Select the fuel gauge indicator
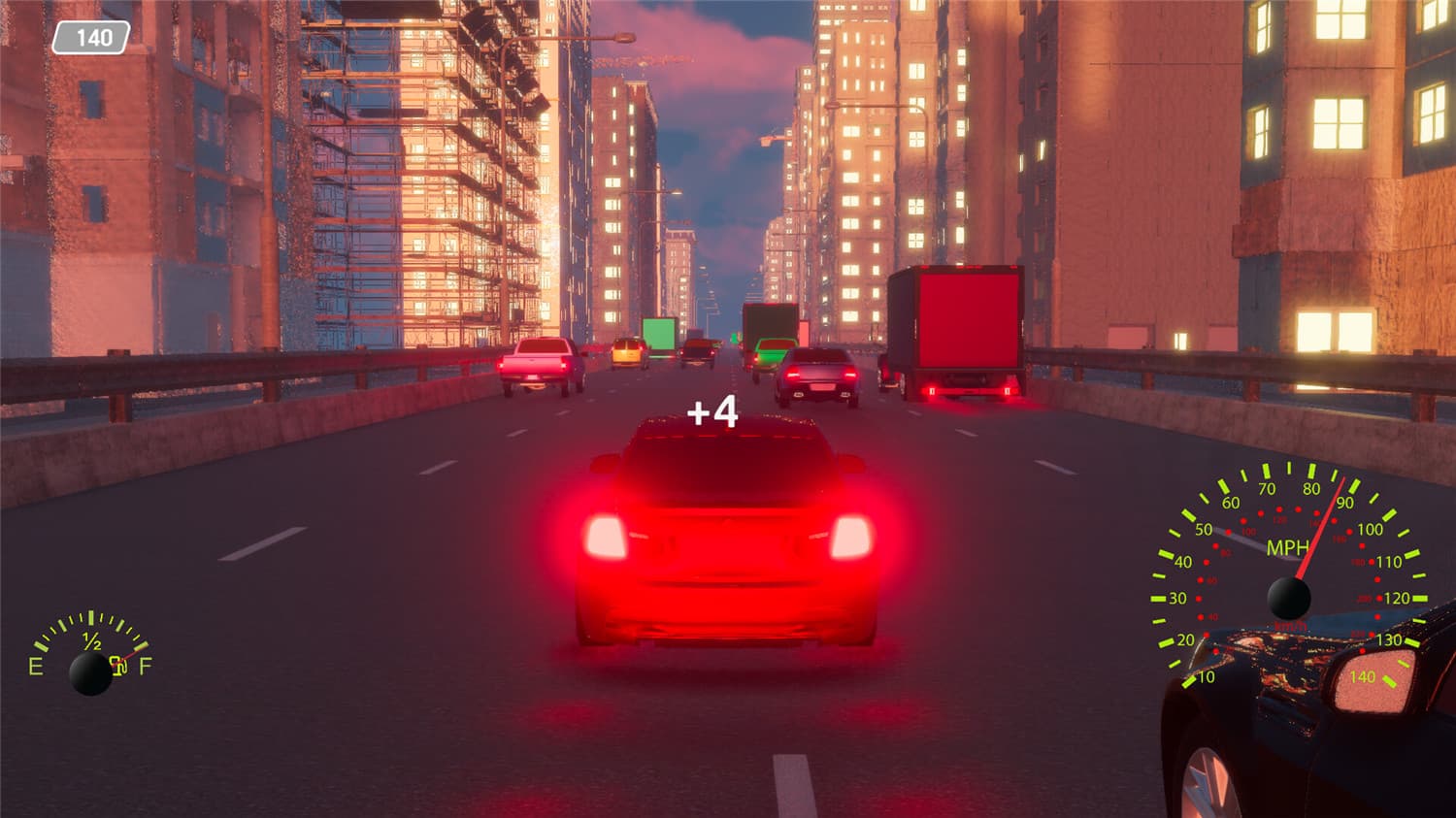Screen dimensions: 1456x818 point(90,650)
